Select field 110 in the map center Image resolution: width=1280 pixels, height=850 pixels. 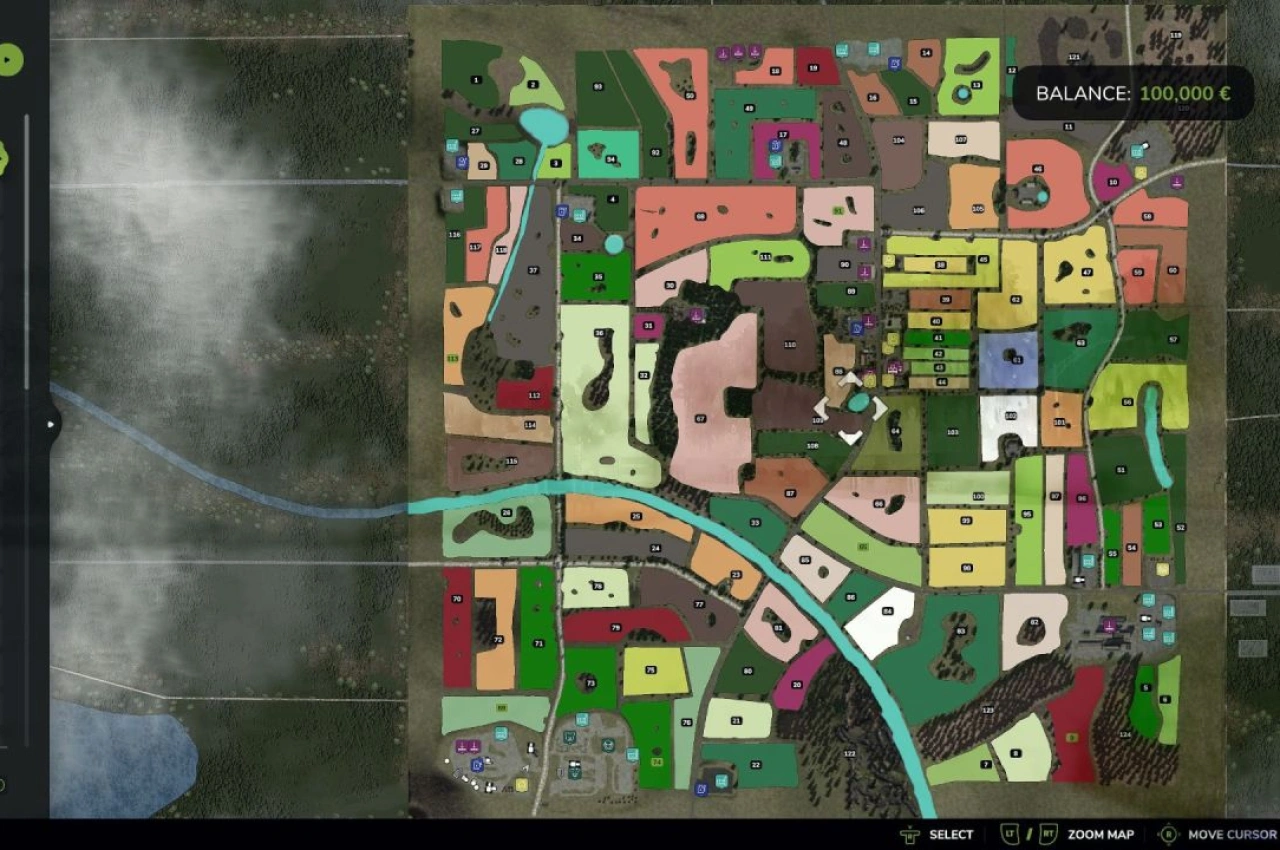pos(790,347)
